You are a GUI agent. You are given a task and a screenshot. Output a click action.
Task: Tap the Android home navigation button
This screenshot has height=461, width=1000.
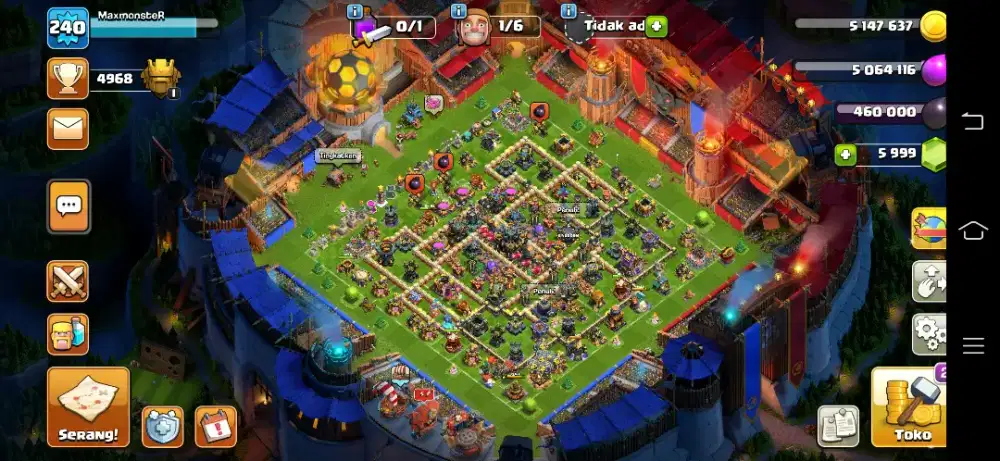pyautogui.click(x=973, y=231)
